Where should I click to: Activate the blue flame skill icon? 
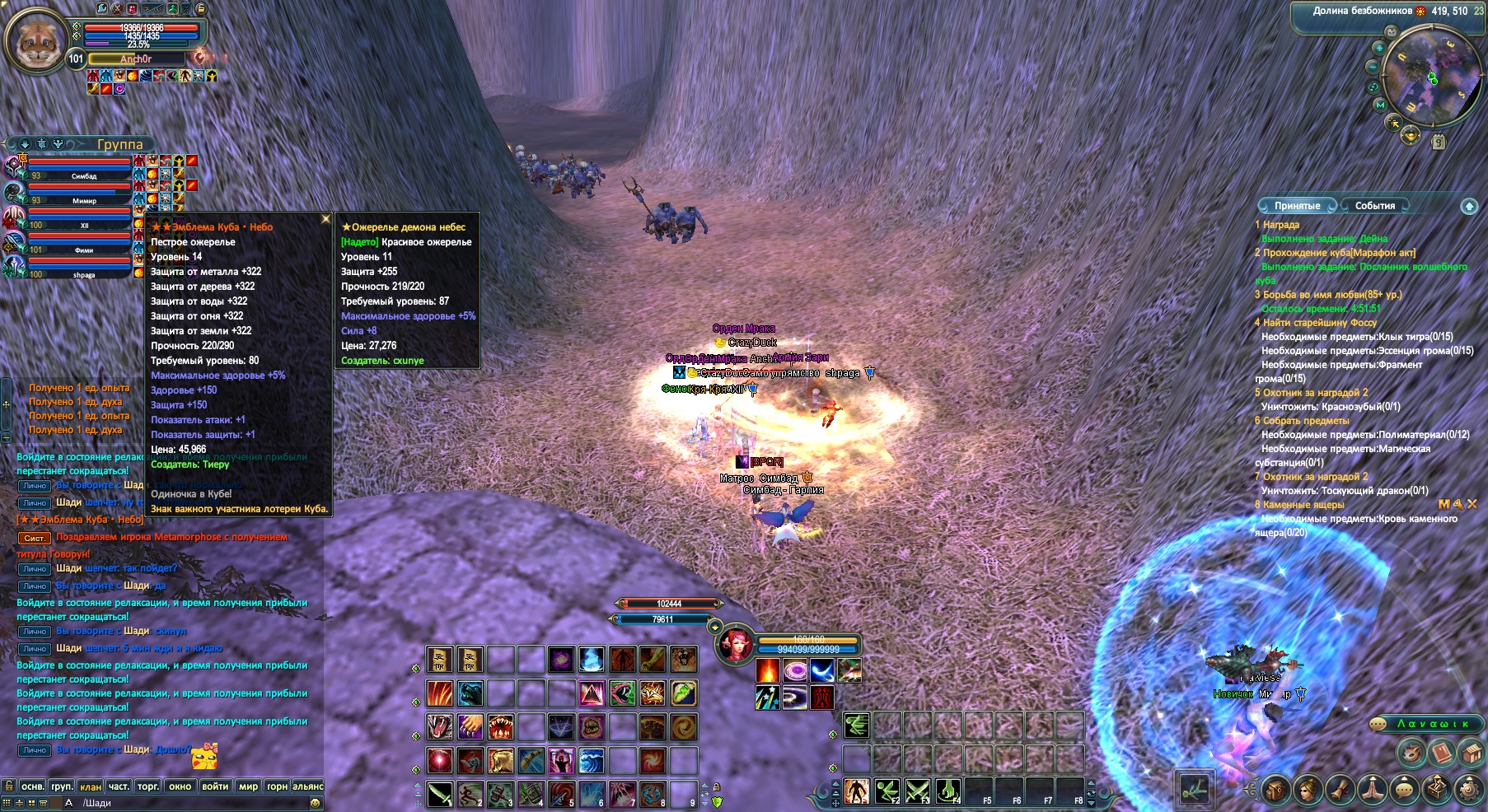coord(592,660)
